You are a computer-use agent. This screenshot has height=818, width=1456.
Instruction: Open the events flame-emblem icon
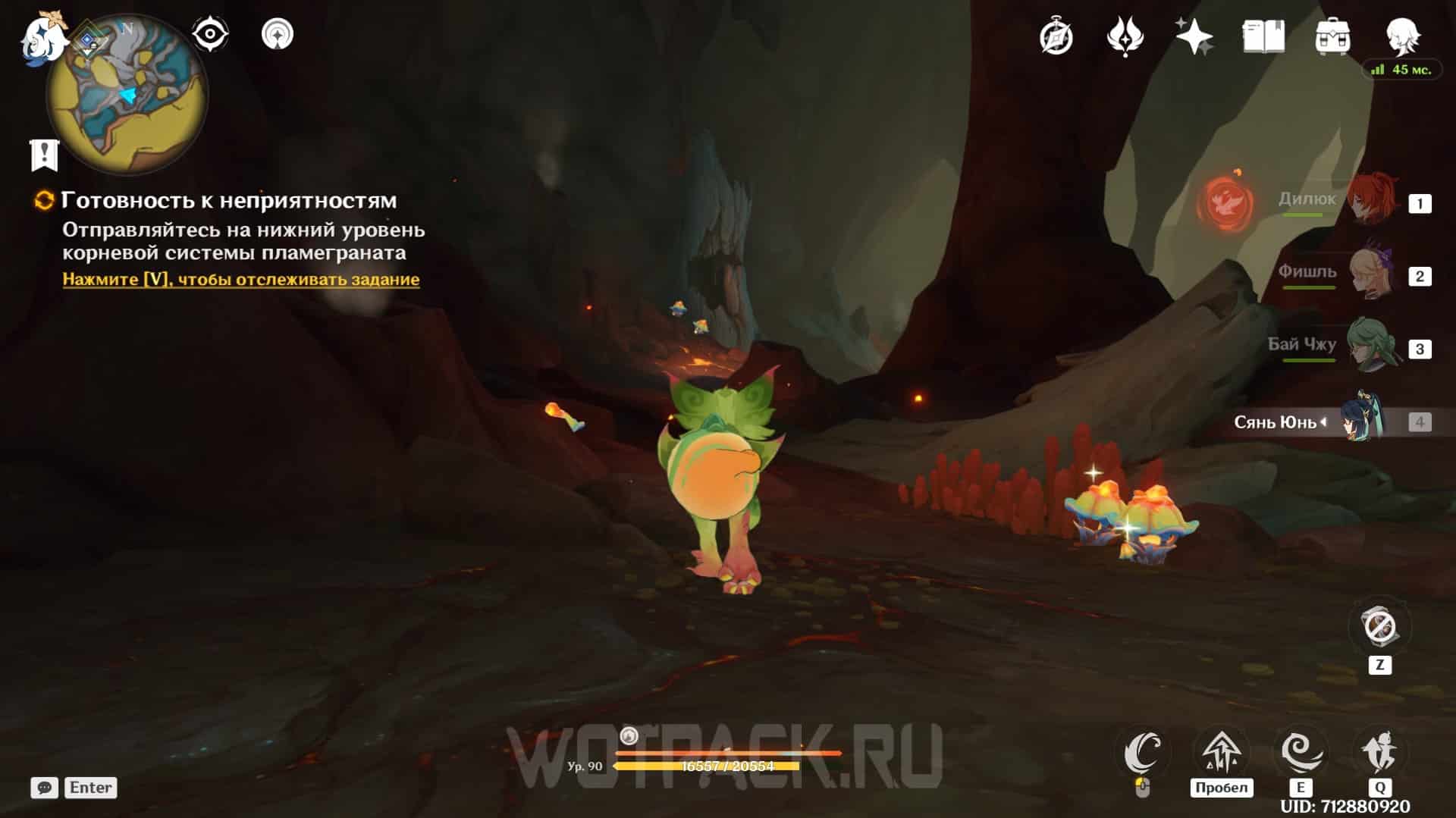tap(1125, 36)
